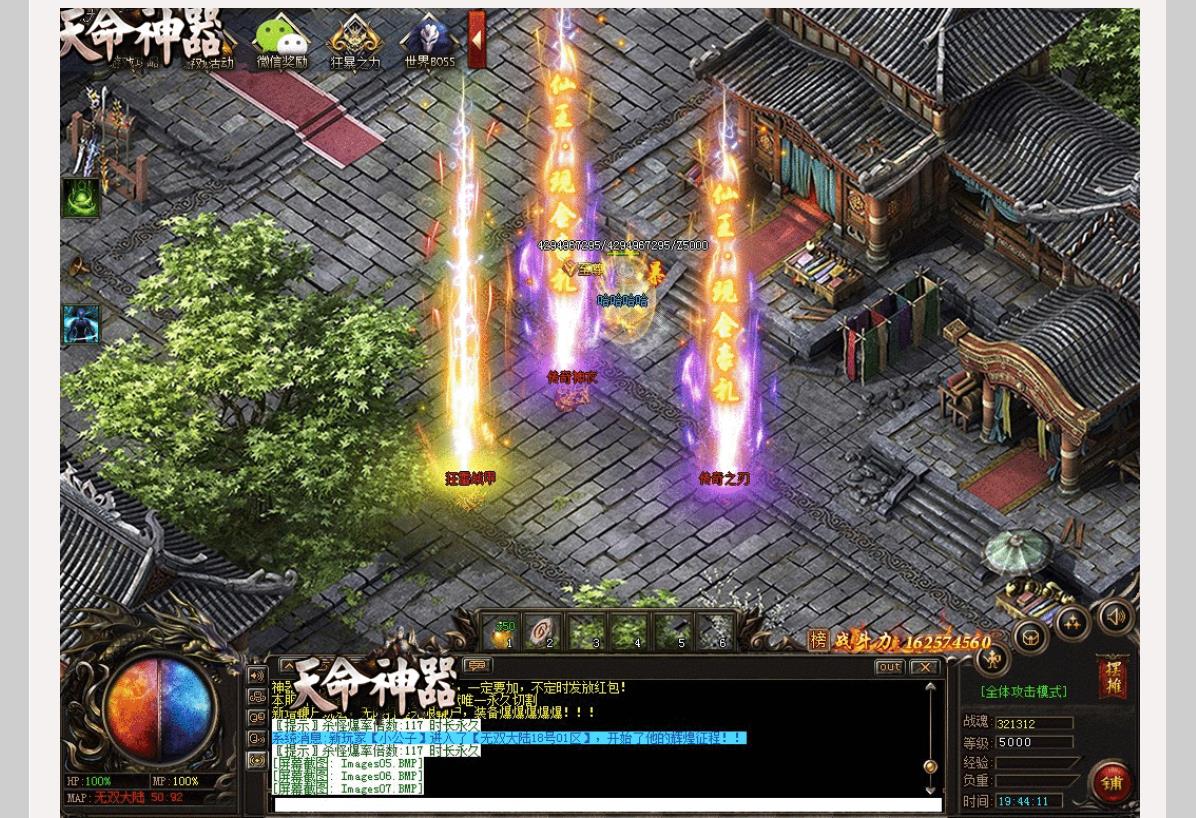Close the chat panel with X button
The height and width of the screenshot is (818, 1196).
[924, 667]
